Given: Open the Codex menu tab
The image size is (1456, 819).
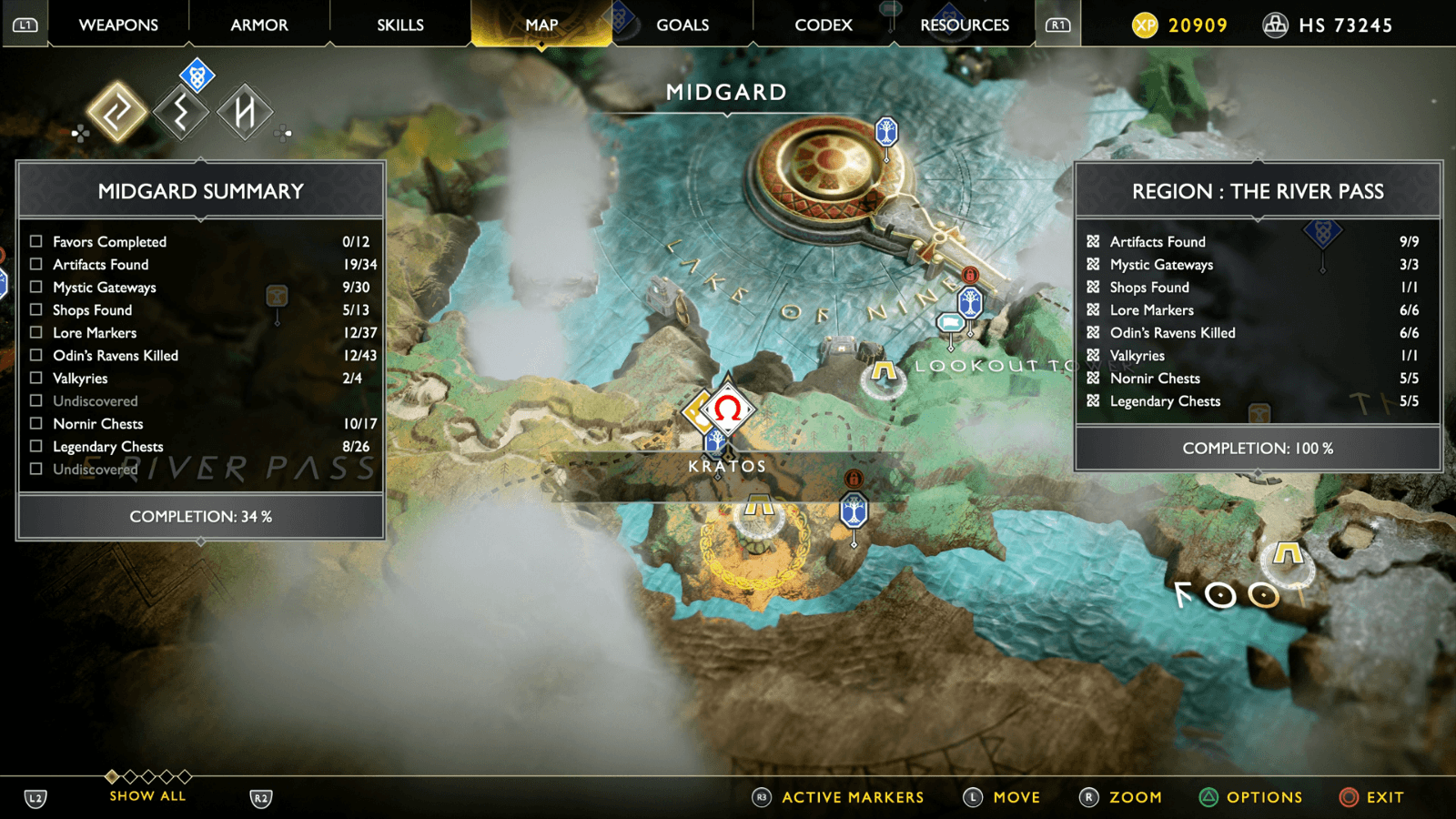Looking at the screenshot, I should coord(823,25).
